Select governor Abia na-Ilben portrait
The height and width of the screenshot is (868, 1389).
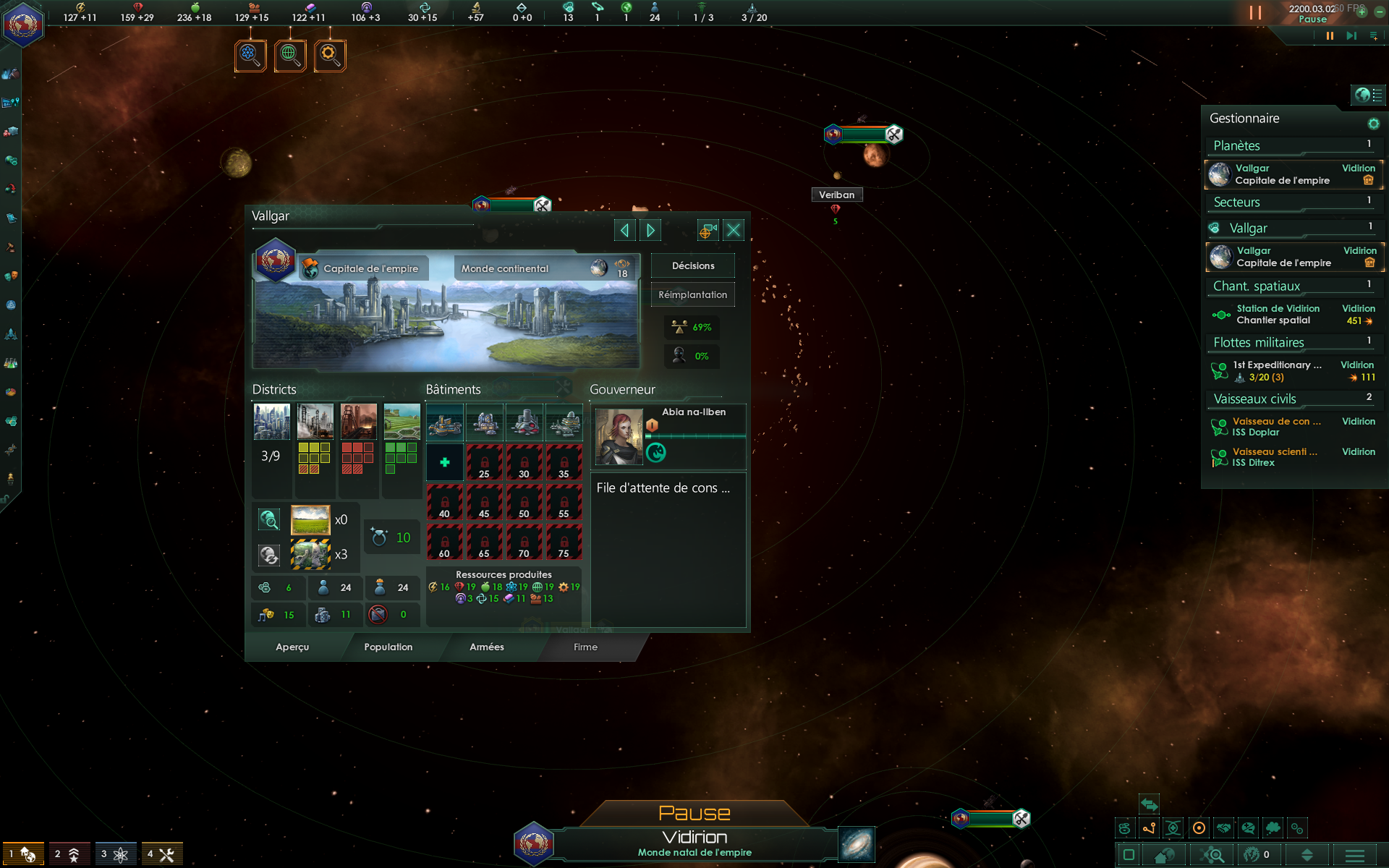[x=619, y=436]
